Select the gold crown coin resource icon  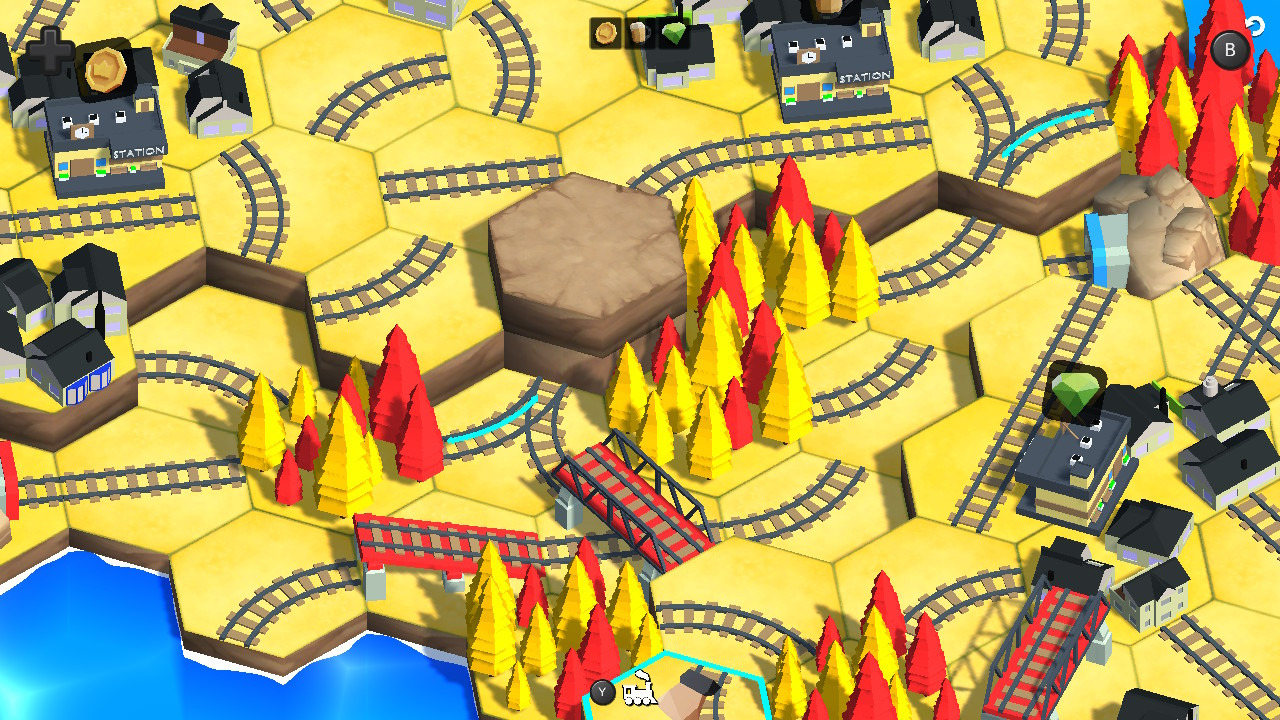tap(606, 34)
